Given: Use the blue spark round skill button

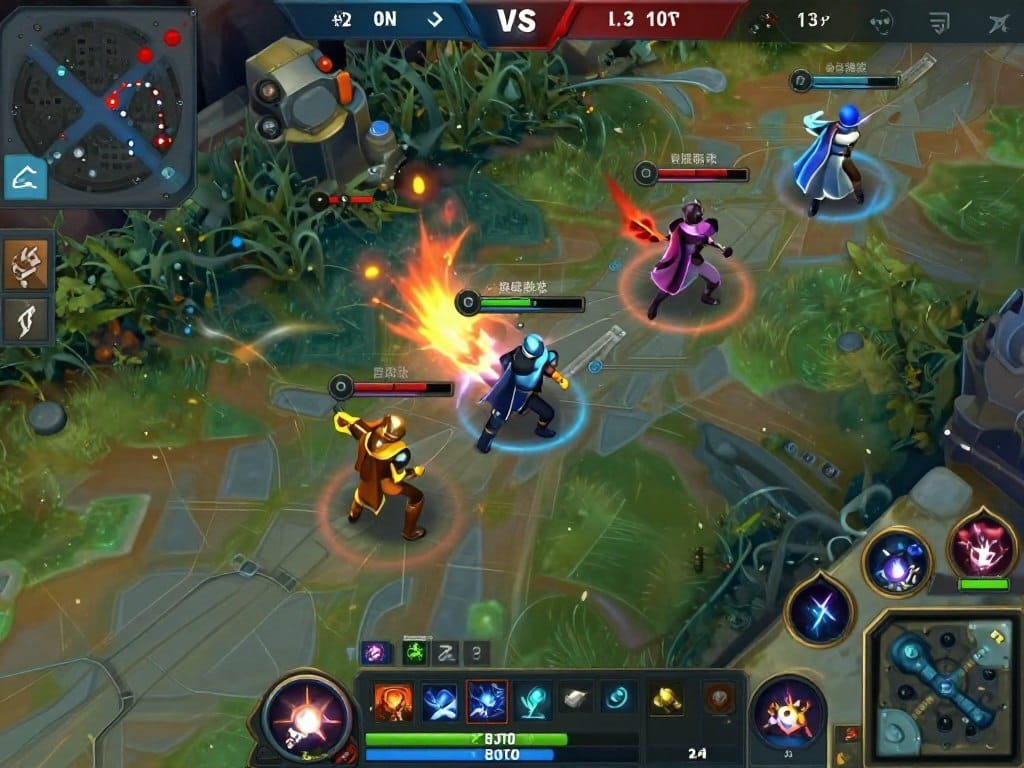Looking at the screenshot, I should coord(819,609).
